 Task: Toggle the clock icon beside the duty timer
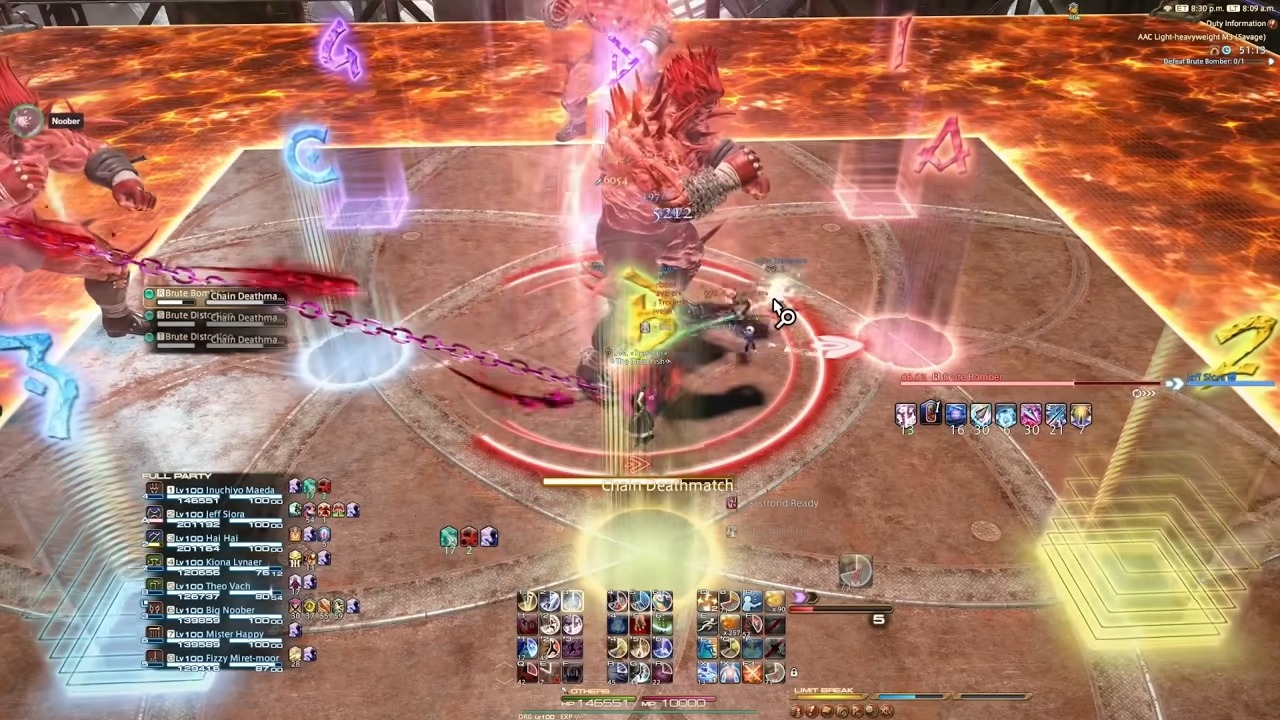1225,50
